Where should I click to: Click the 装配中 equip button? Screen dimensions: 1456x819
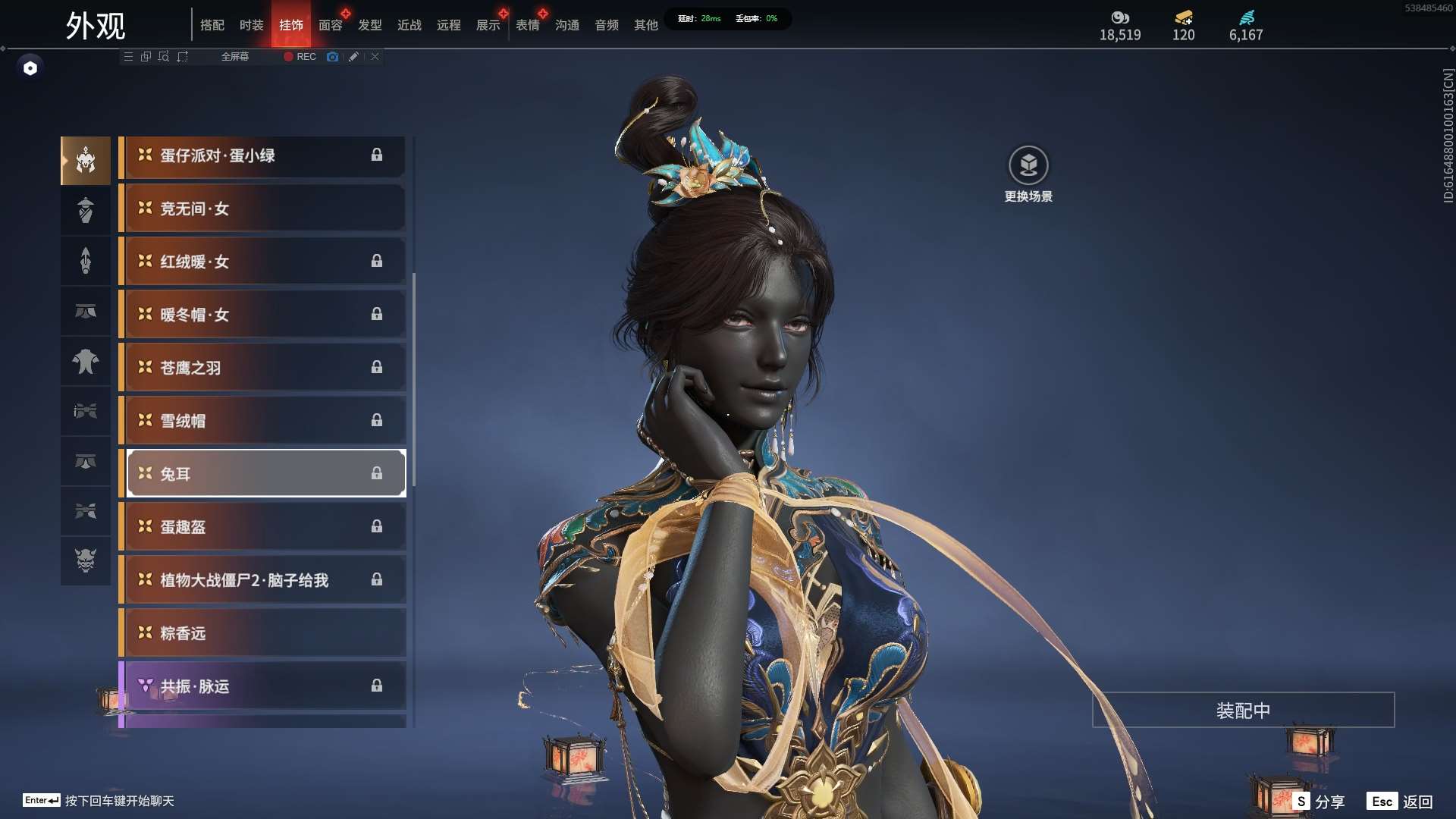1243,711
